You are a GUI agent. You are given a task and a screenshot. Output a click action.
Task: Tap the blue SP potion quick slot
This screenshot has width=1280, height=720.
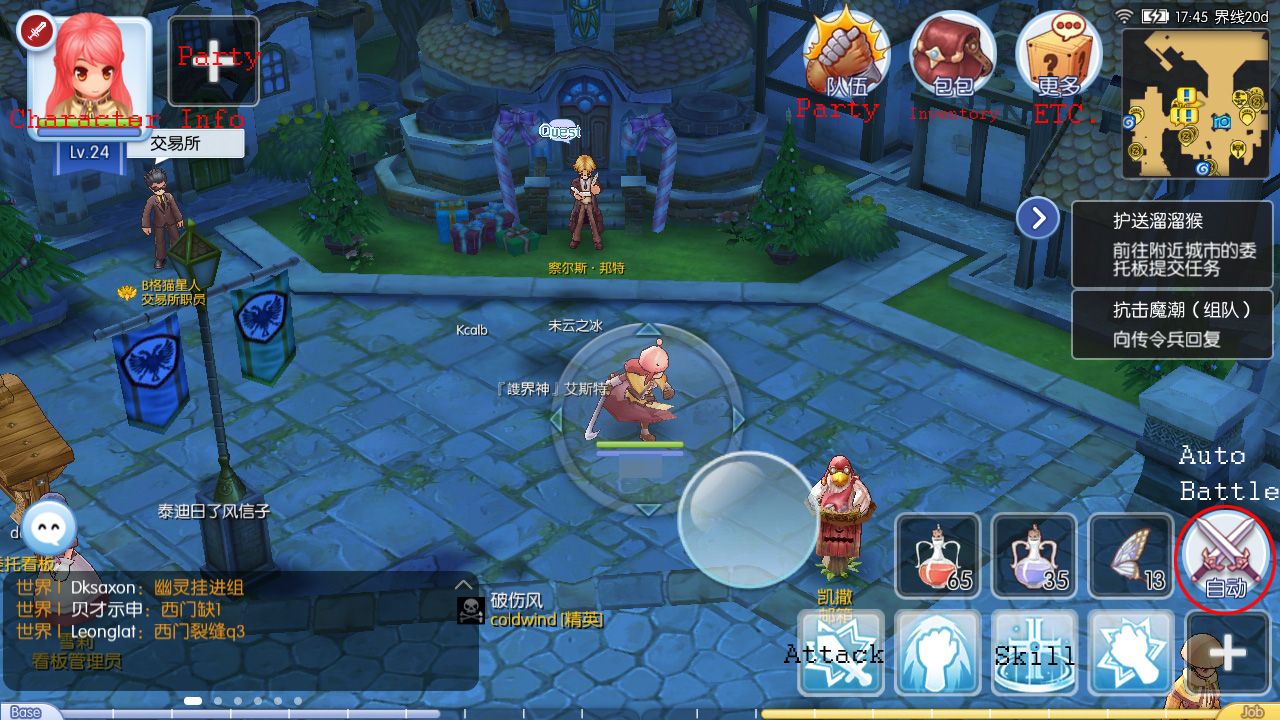[x=1034, y=555]
